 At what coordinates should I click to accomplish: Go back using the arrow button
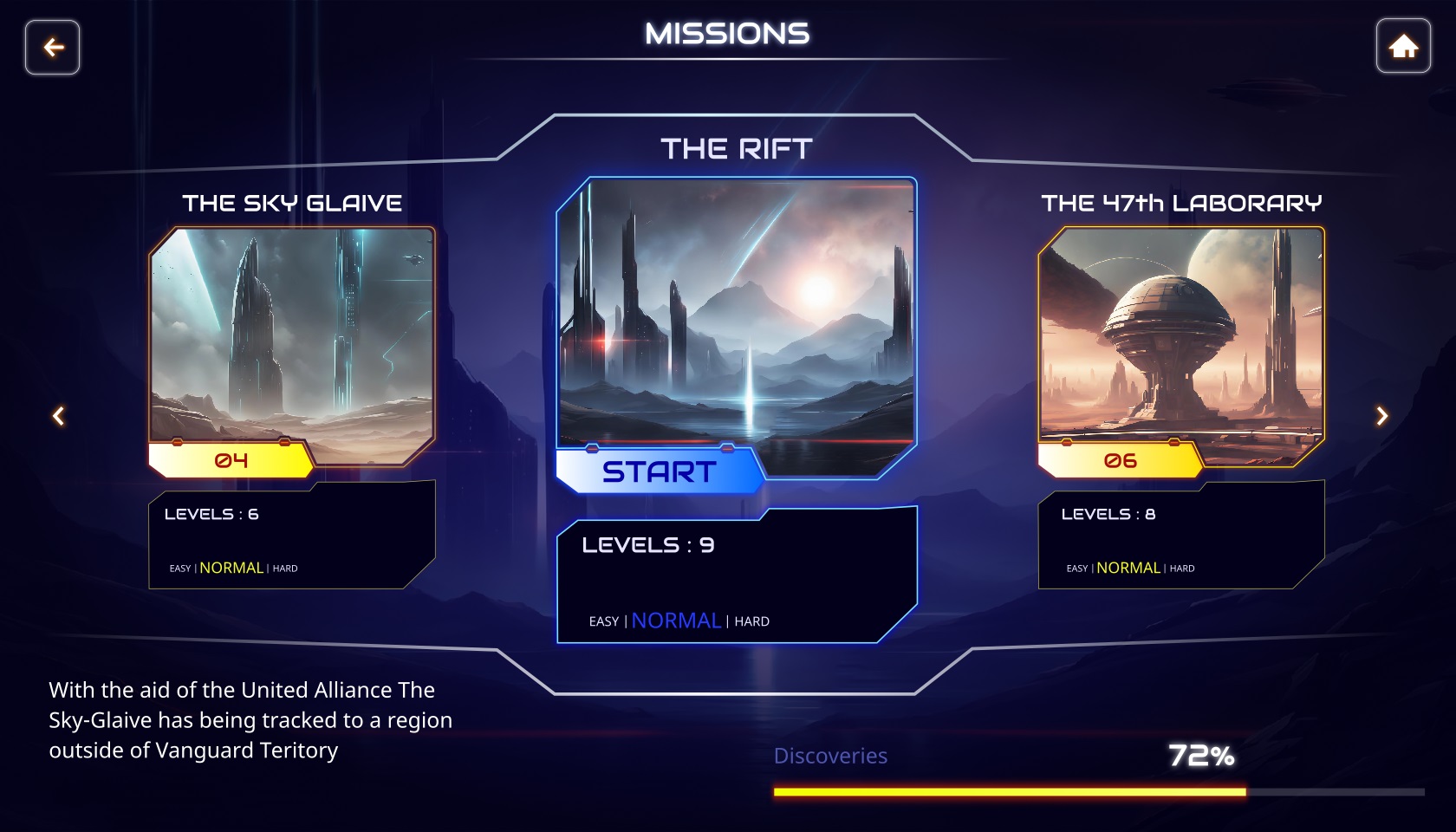(x=53, y=48)
